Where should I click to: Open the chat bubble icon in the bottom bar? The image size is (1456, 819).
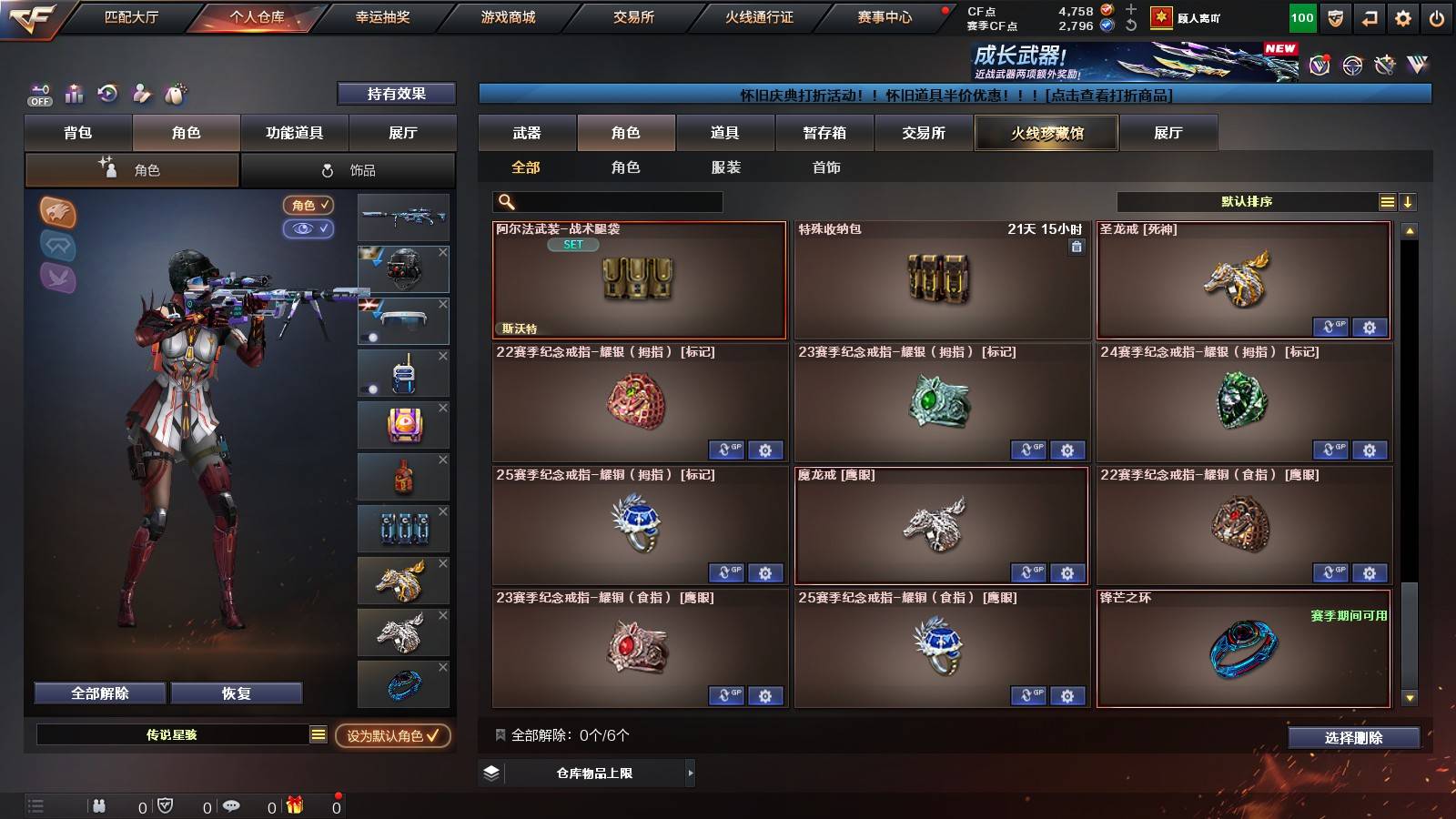click(x=232, y=805)
